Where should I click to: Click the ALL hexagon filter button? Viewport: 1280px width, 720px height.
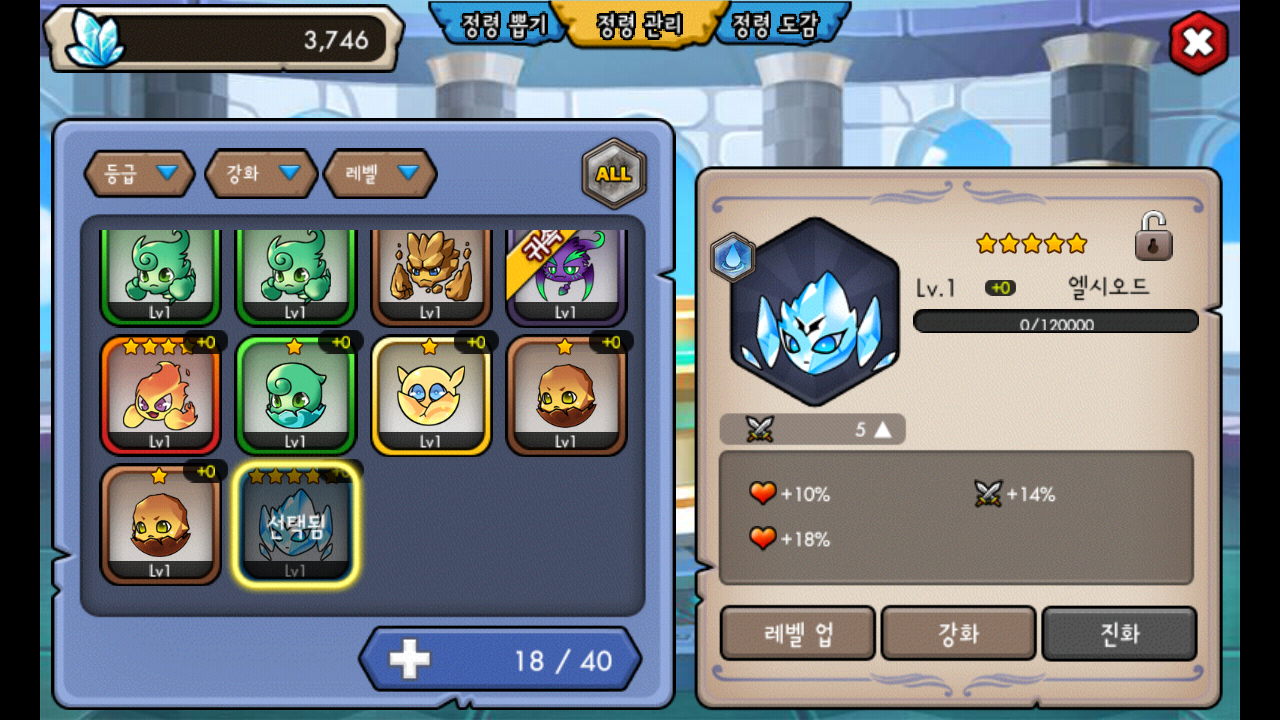click(x=613, y=173)
